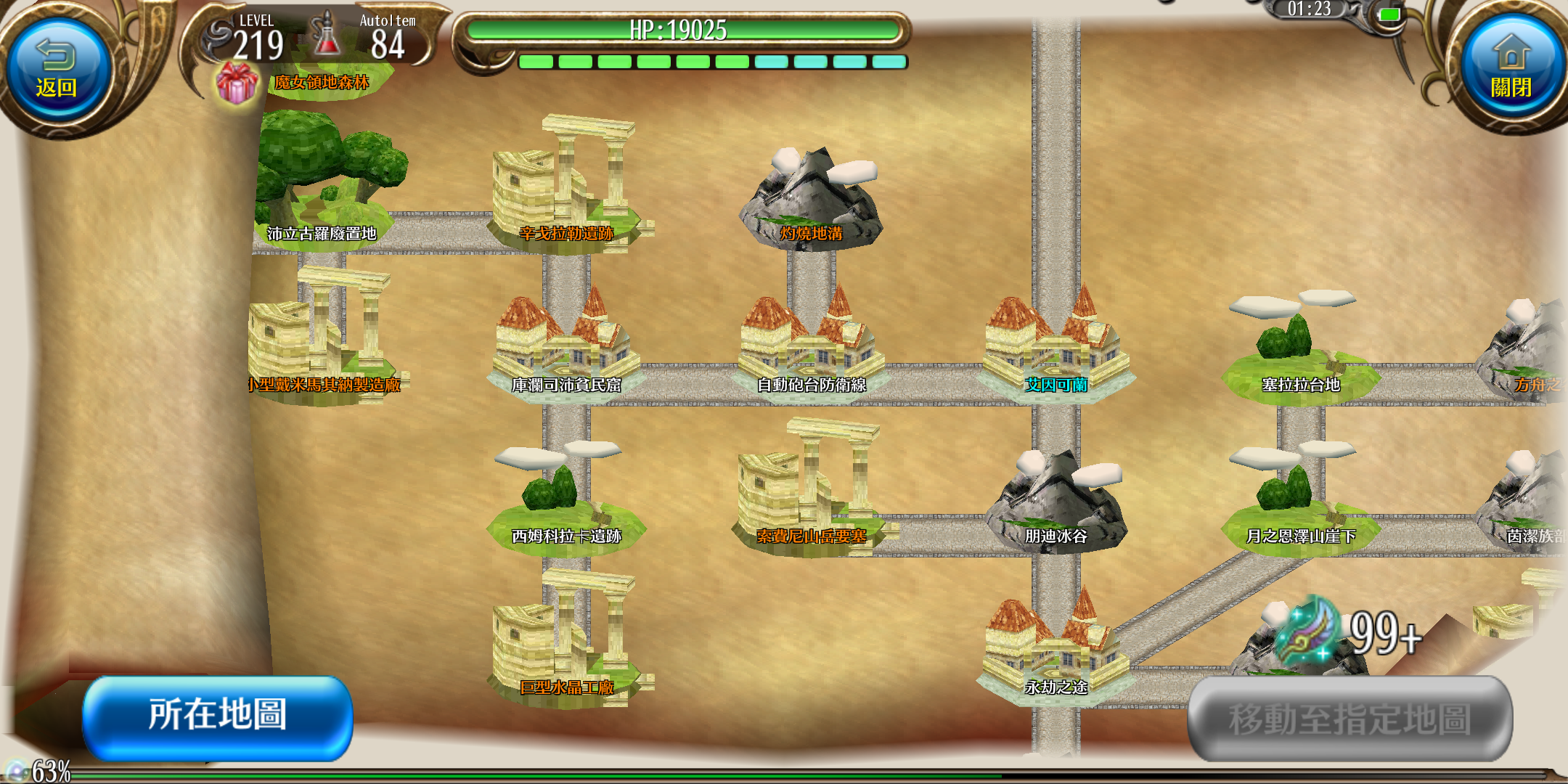Pick the 灼燒地溝 mountain node
The image size is (1568, 784).
[x=811, y=200]
